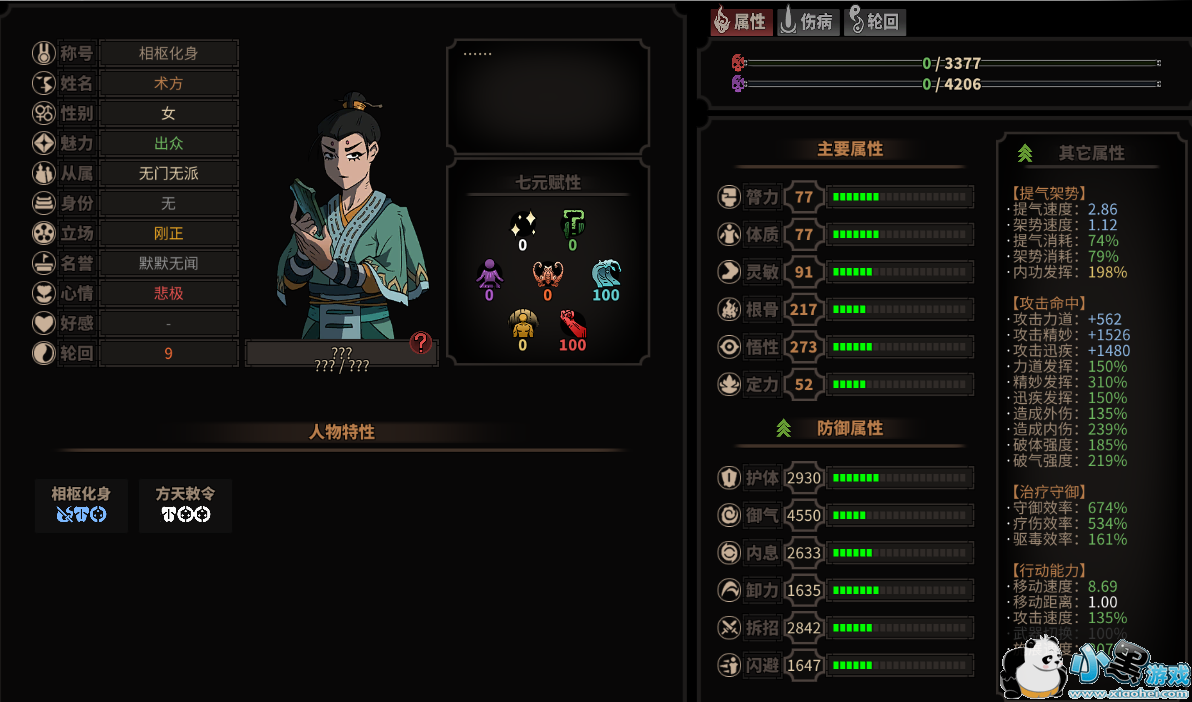Image resolution: width=1192 pixels, height=702 pixels.
Task: Select the 膂力 attribute row
Action: [845, 197]
